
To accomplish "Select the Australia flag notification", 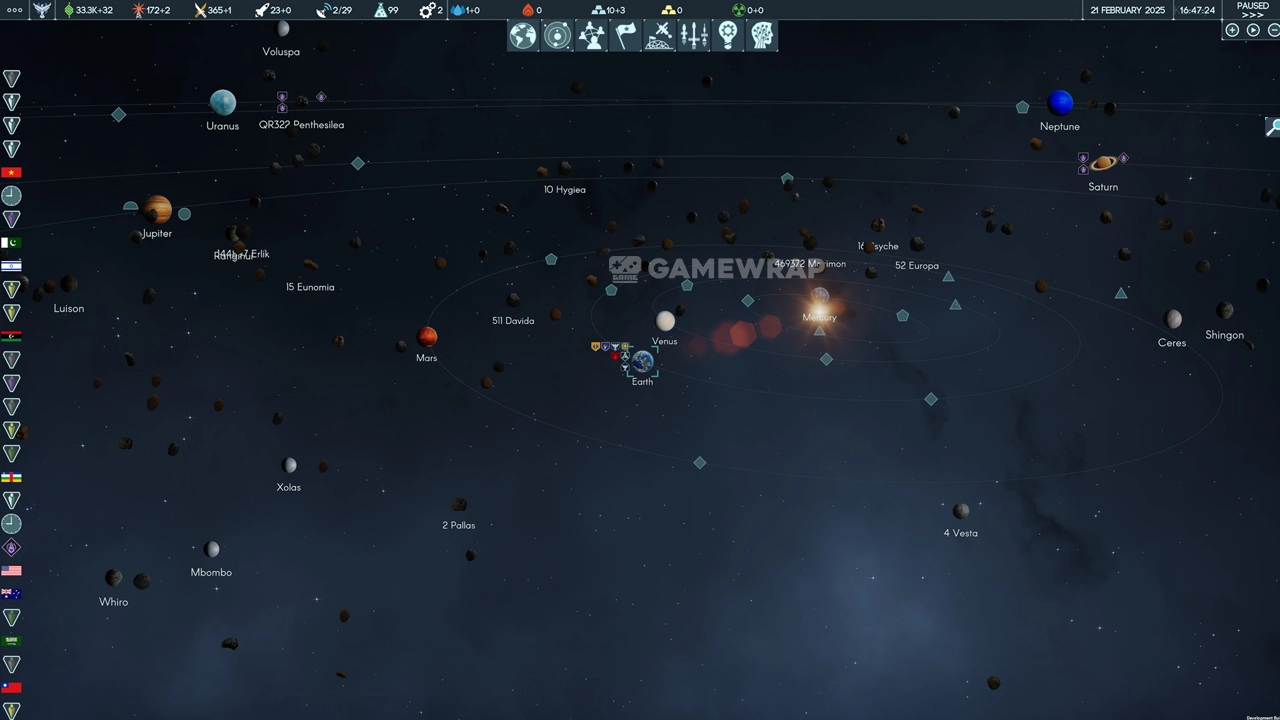I will pos(11,594).
